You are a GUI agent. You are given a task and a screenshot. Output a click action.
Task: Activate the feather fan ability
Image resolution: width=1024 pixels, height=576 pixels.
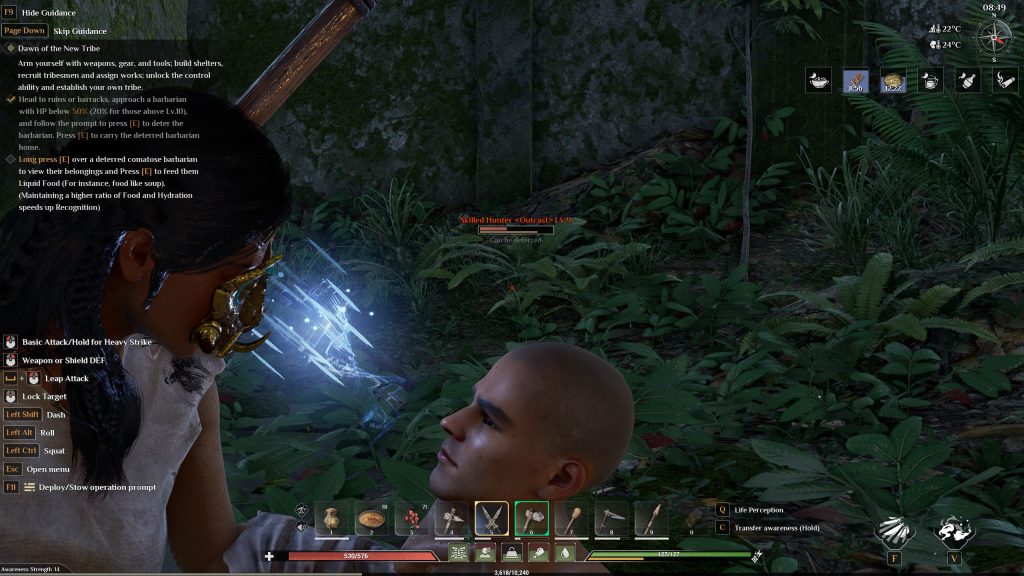892,532
